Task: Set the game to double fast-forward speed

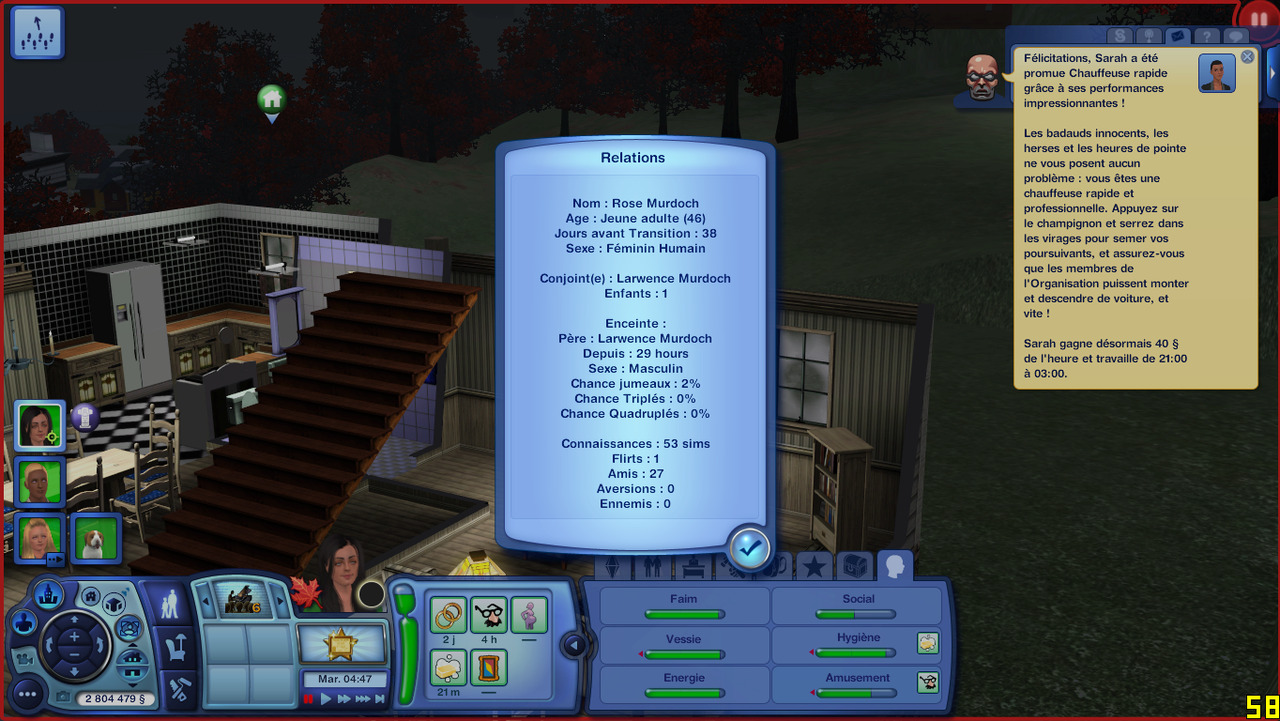Action: point(344,699)
